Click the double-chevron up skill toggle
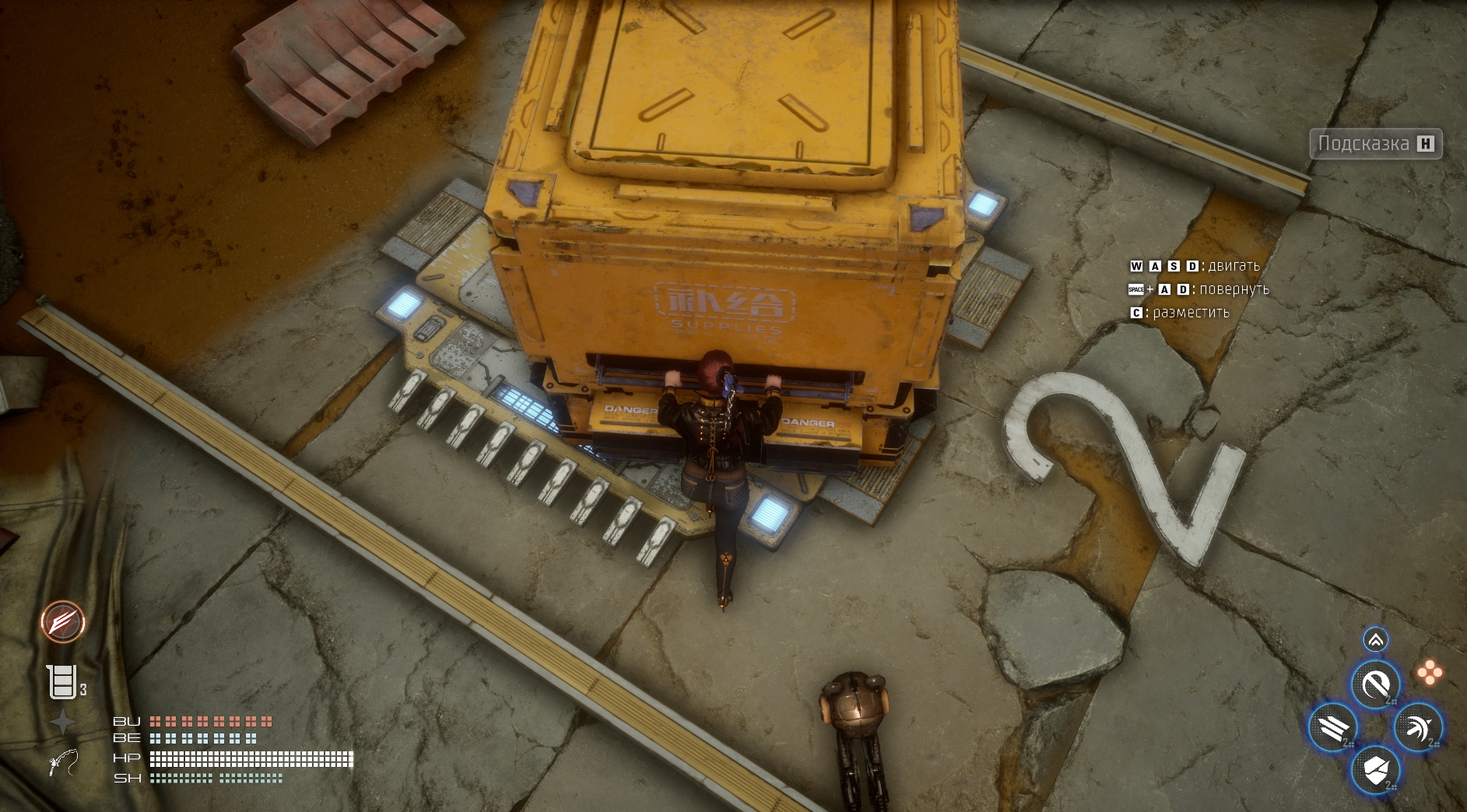 pyautogui.click(x=1375, y=640)
